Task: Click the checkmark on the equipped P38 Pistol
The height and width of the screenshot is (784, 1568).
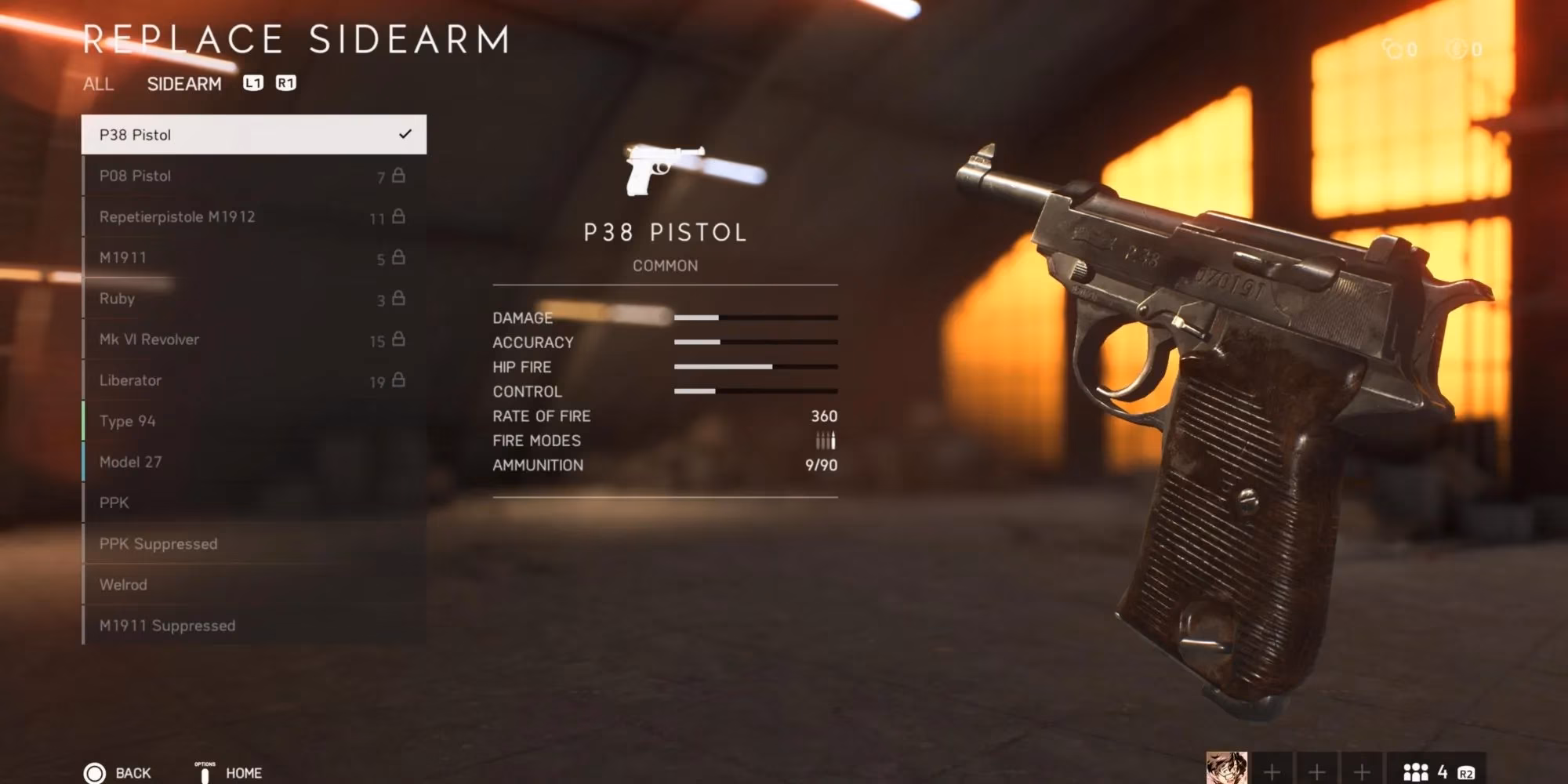Action: (405, 134)
